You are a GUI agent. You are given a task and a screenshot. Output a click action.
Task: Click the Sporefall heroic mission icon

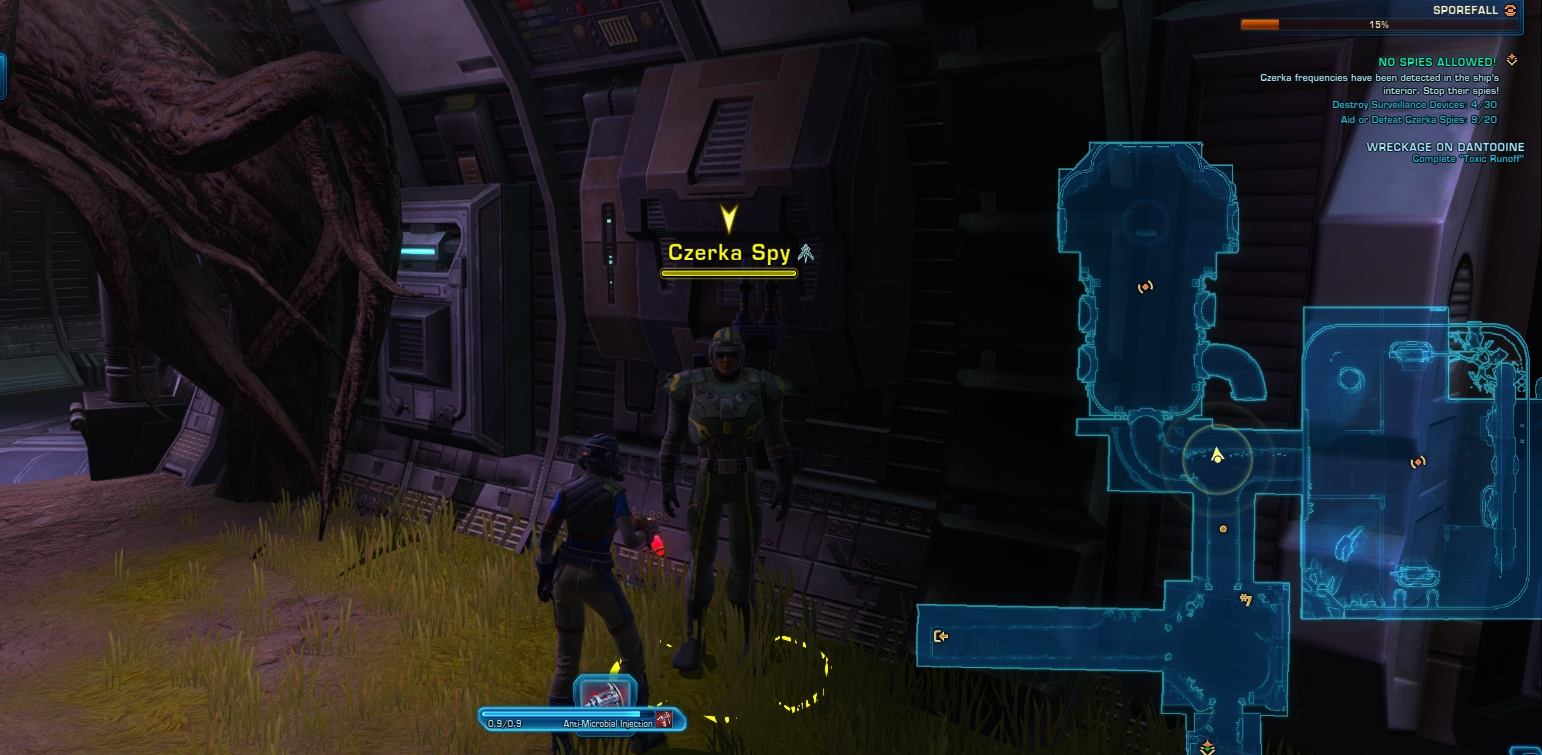[x=1510, y=10]
